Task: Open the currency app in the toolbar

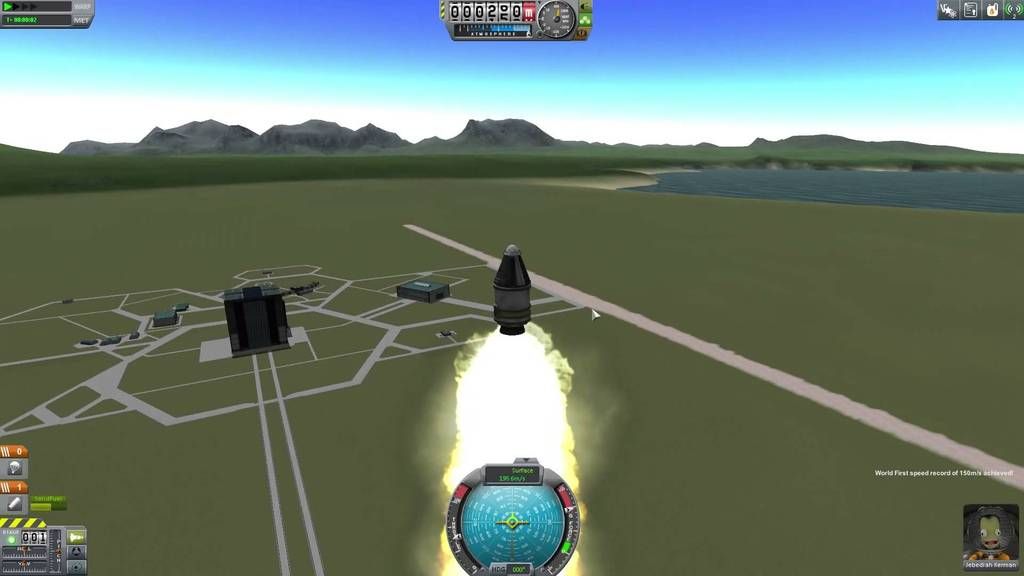Action: click(992, 10)
